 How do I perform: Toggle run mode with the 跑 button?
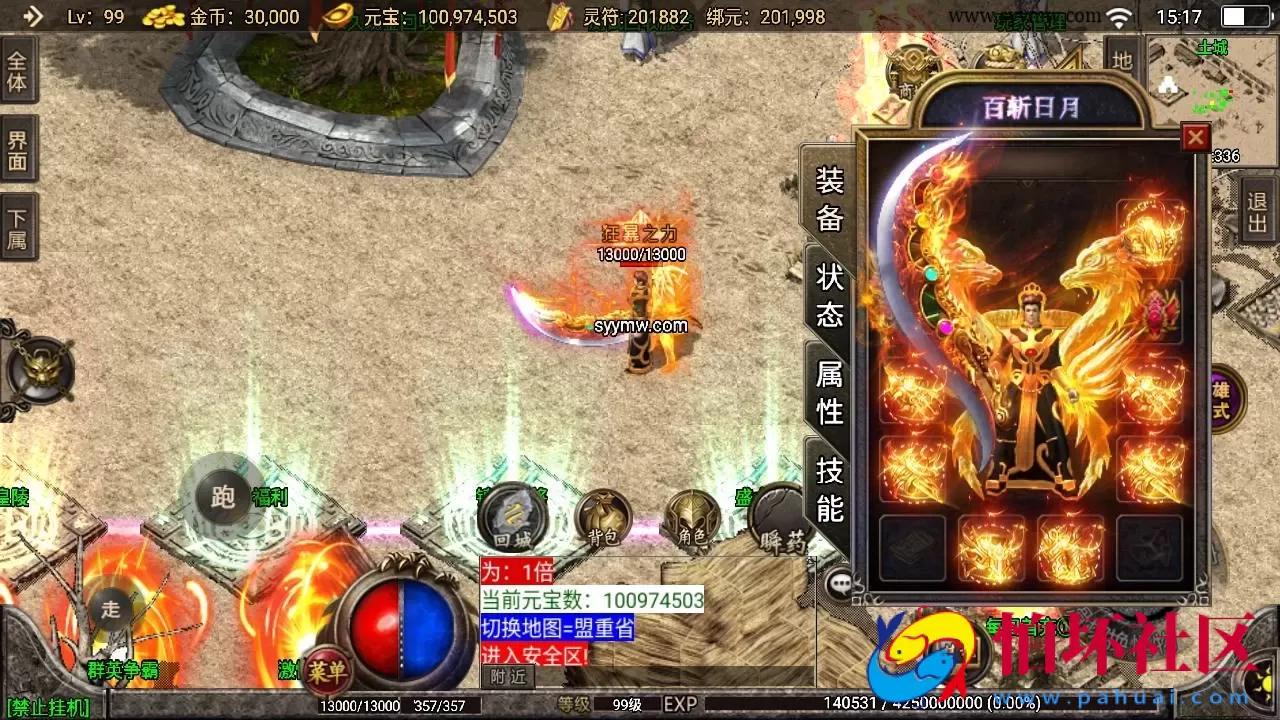tap(222, 497)
